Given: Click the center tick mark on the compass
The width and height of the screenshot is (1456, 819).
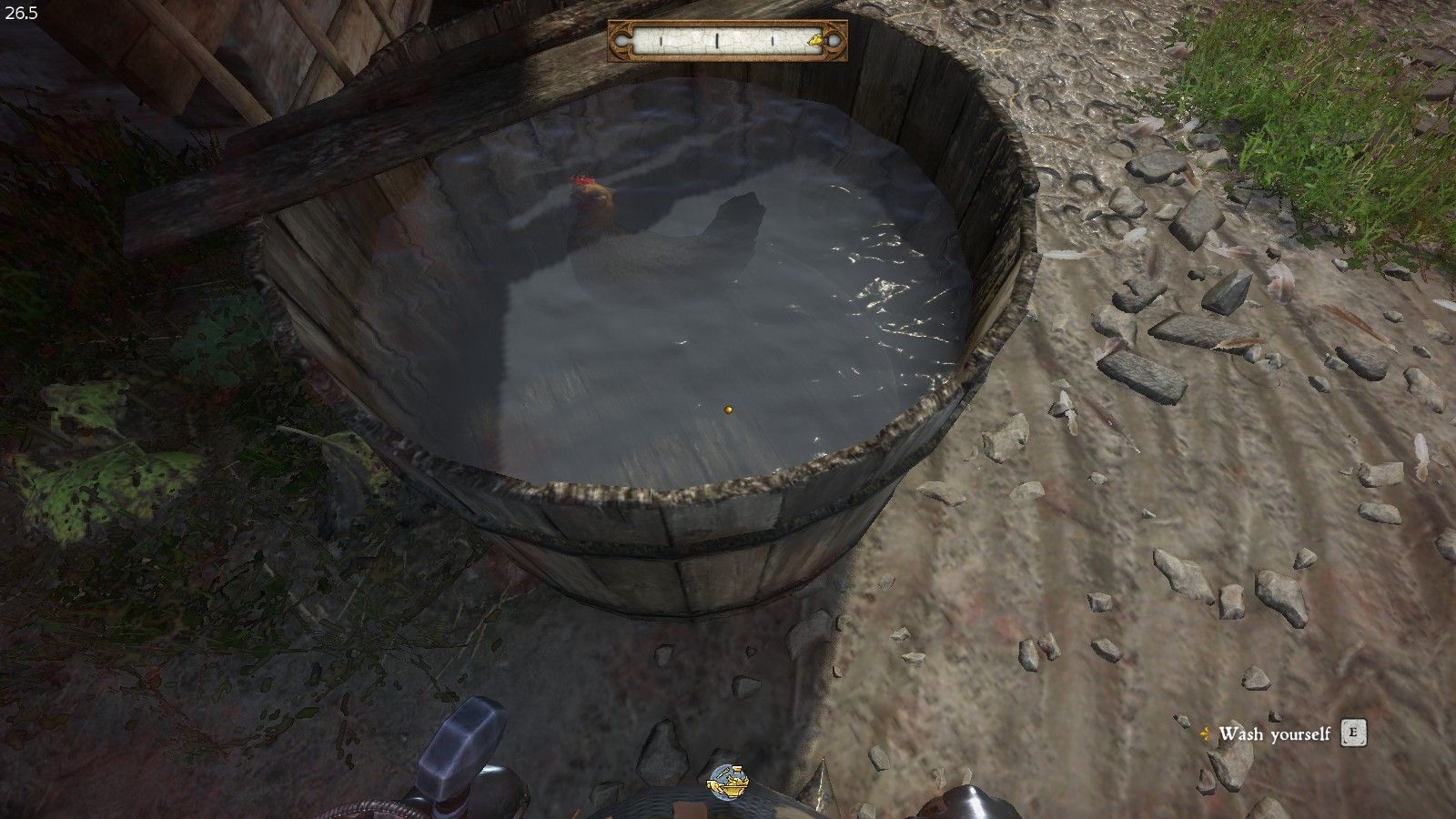Looking at the screenshot, I should tap(717, 41).
